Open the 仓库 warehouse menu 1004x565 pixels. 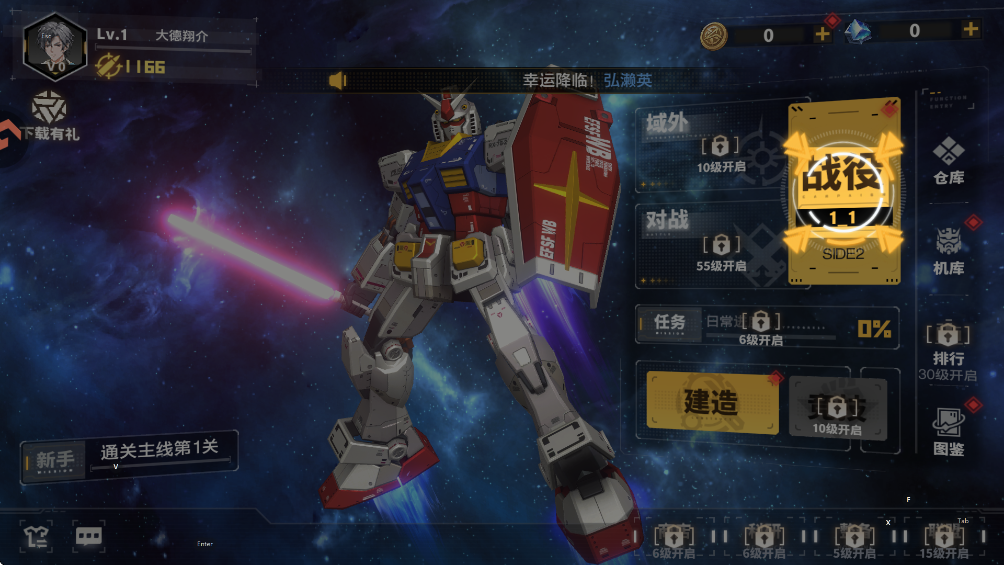pyautogui.click(x=948, y=160)
